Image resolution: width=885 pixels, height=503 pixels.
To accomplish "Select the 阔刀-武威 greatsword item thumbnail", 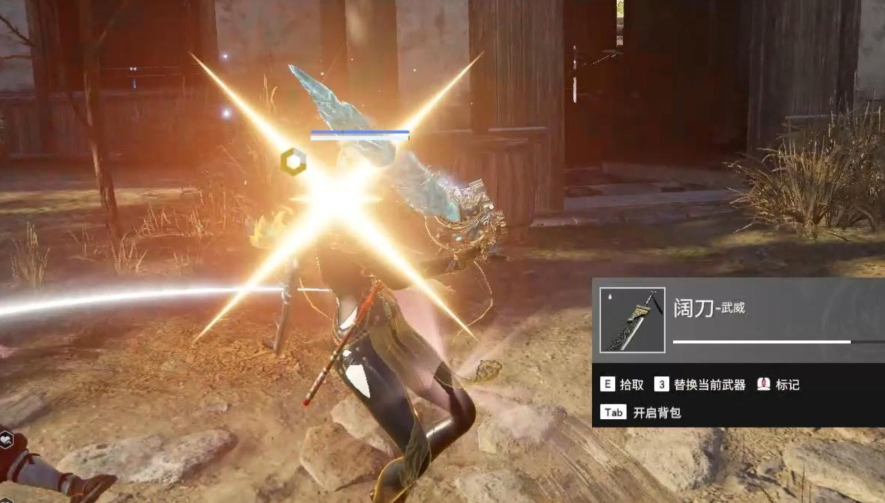I will [632, 320].
